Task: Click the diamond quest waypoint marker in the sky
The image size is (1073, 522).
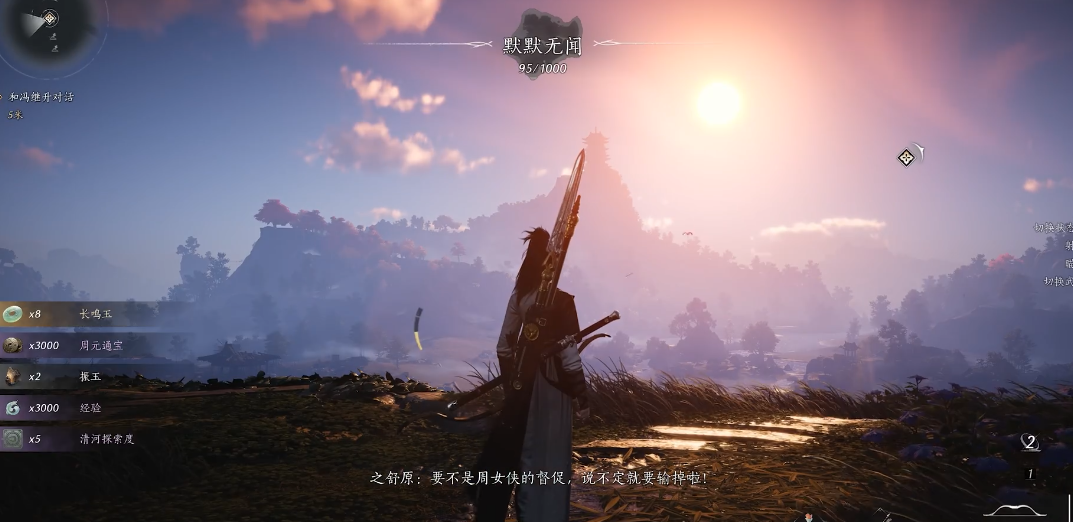Action: click(906, 157)
